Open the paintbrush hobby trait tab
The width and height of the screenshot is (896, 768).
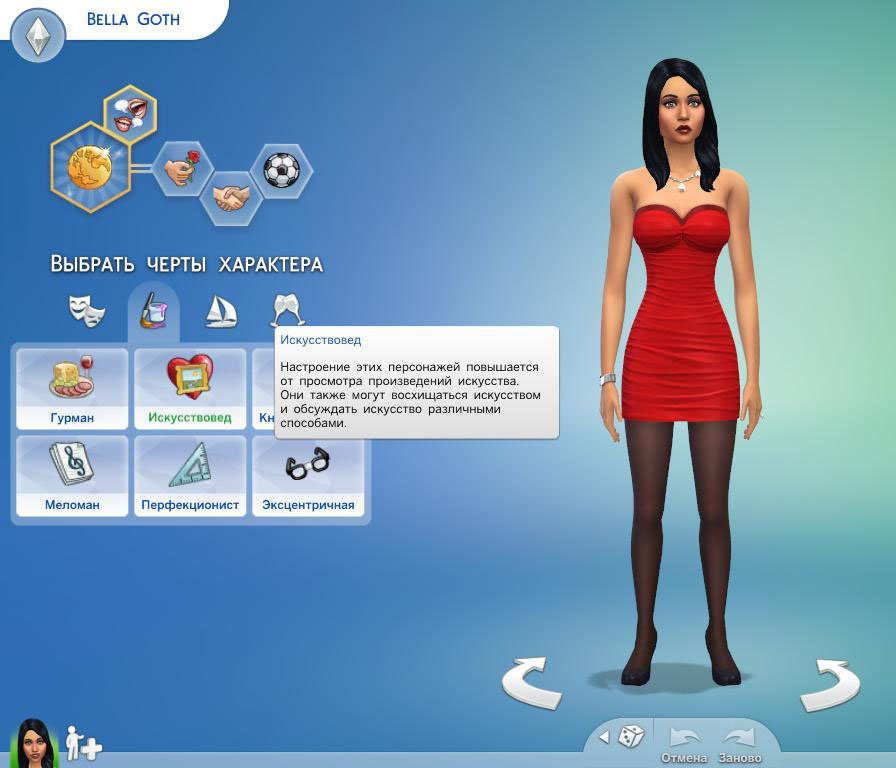click(x=153, y=311)
